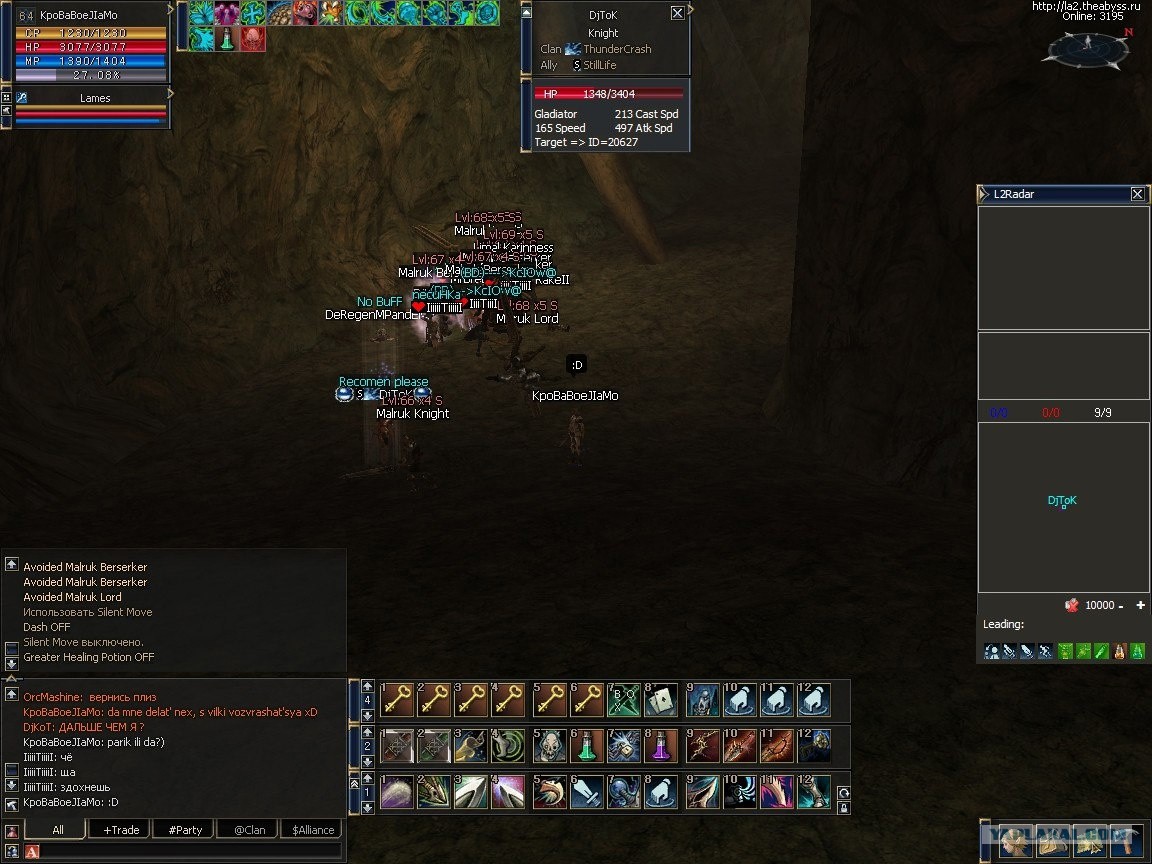Use the sword attack action icon
1152x864 pixels.
tap(588, 791)
